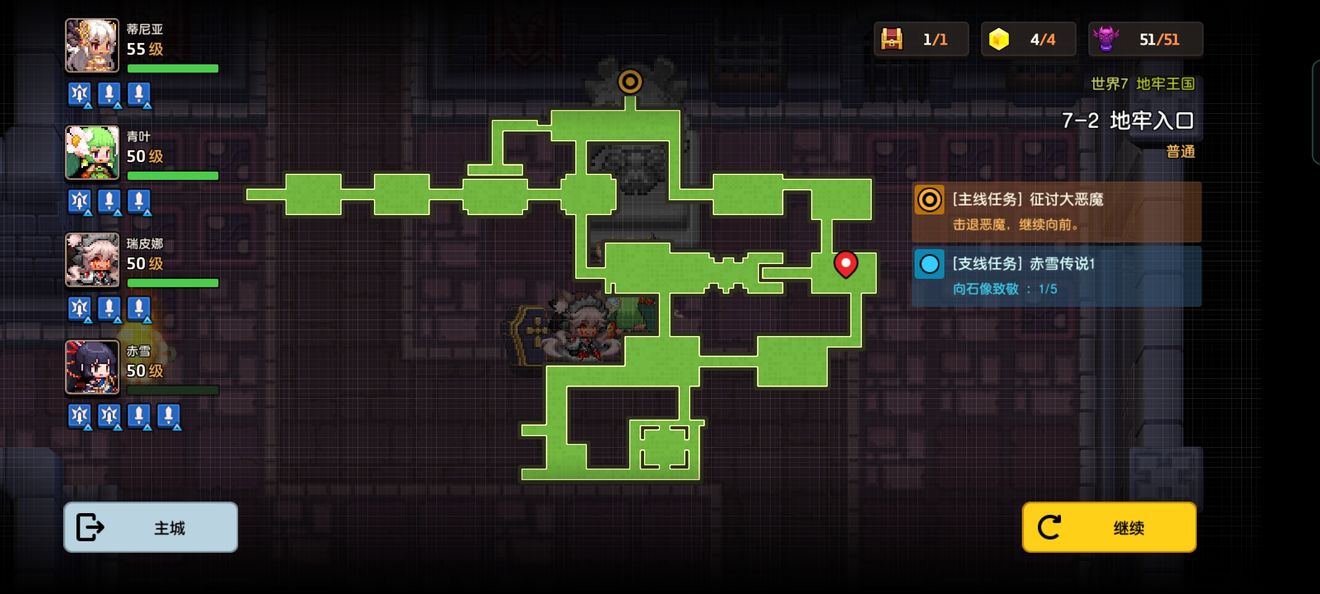The width and height of the screenshot is (1320, 594).
Task: Select 瑞皮娜's character portrait
Action: pyautogui.click(x=92, y=260)
